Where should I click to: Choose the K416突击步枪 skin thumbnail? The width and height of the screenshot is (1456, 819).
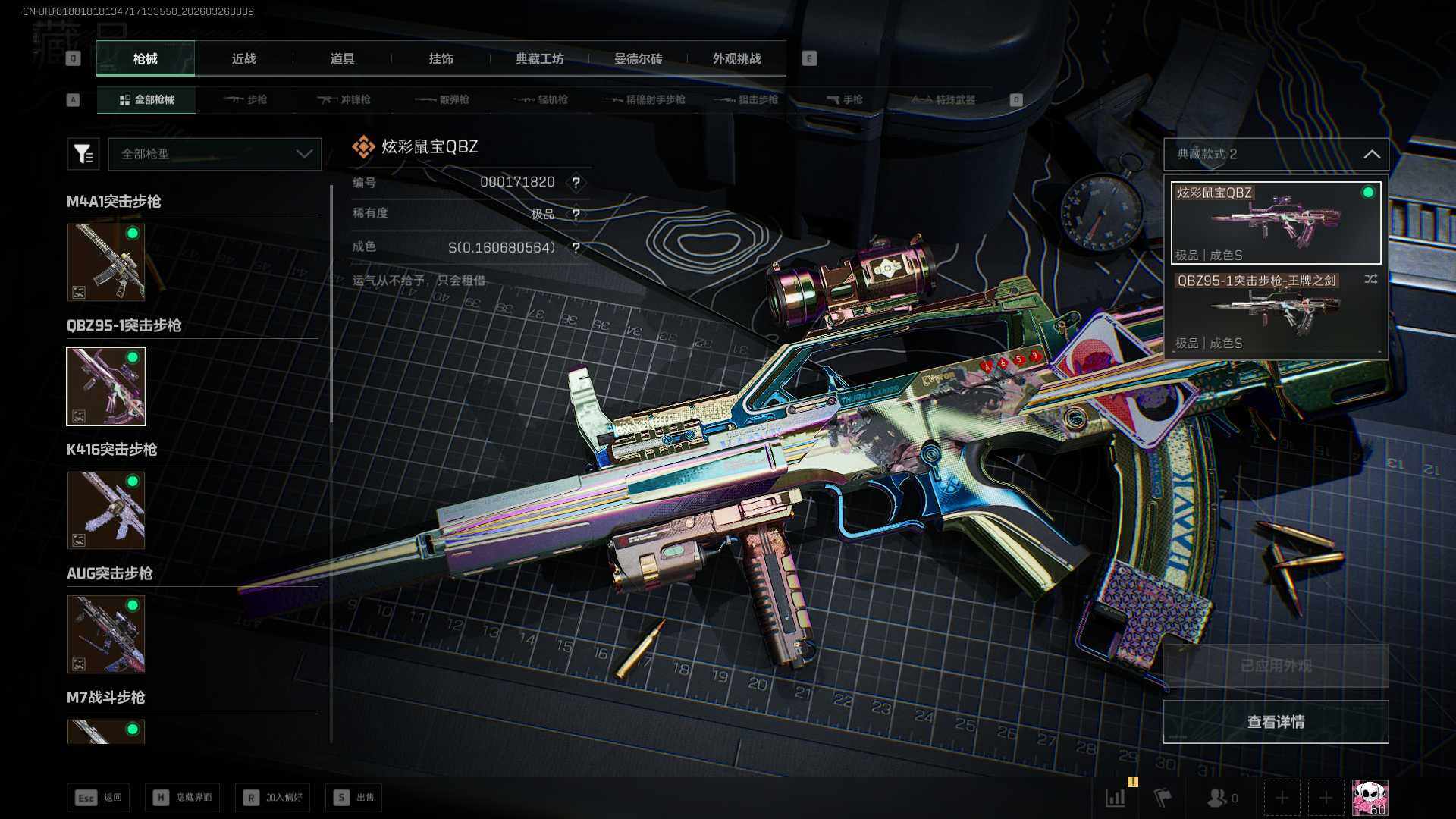tap(106, 510)
